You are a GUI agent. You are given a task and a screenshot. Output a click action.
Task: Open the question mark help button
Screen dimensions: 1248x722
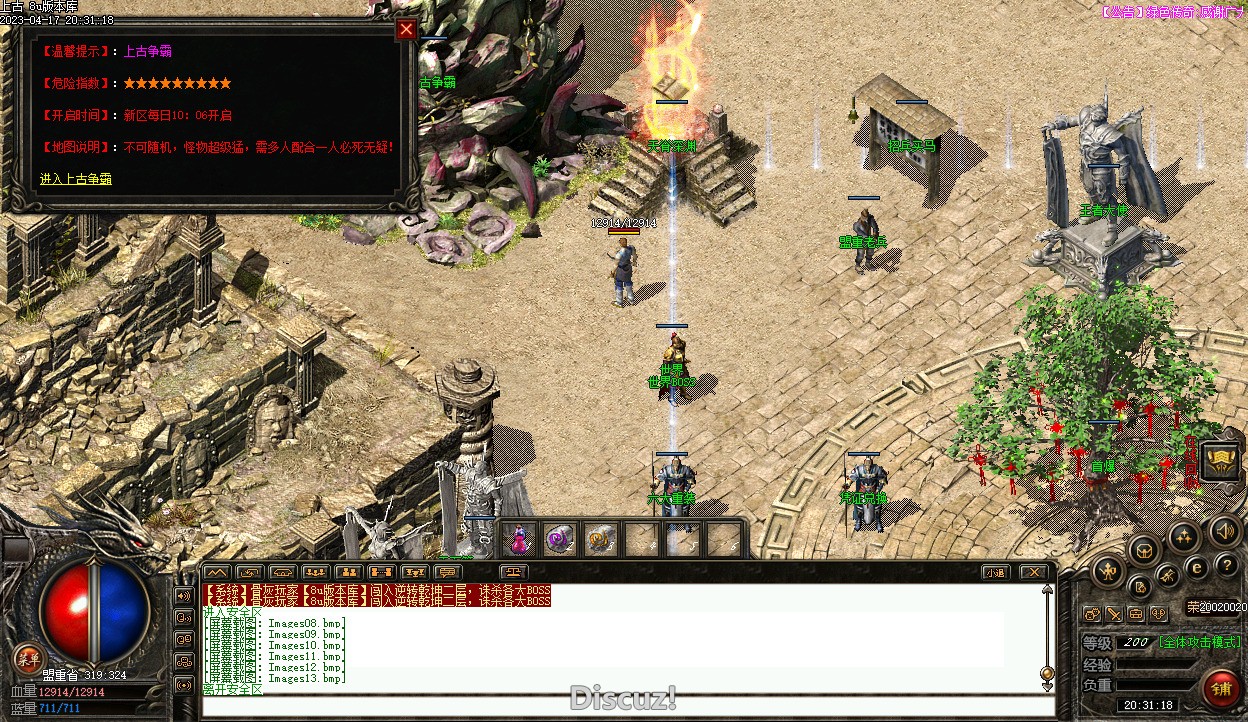[1226, 565]
